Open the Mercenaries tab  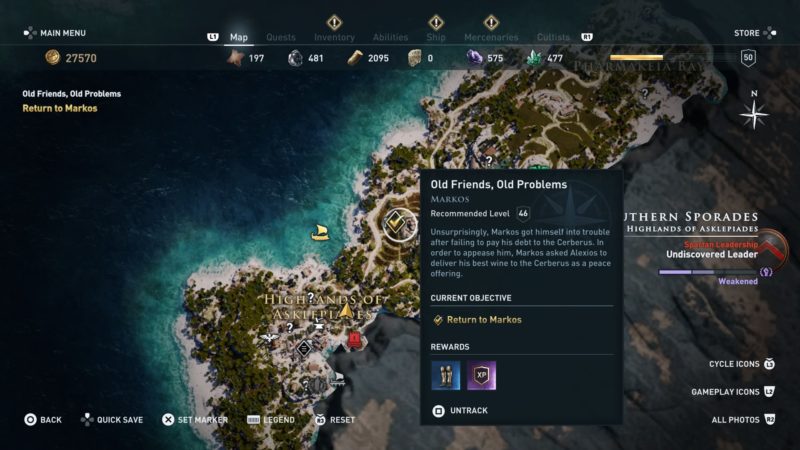[x=491, y=38]
